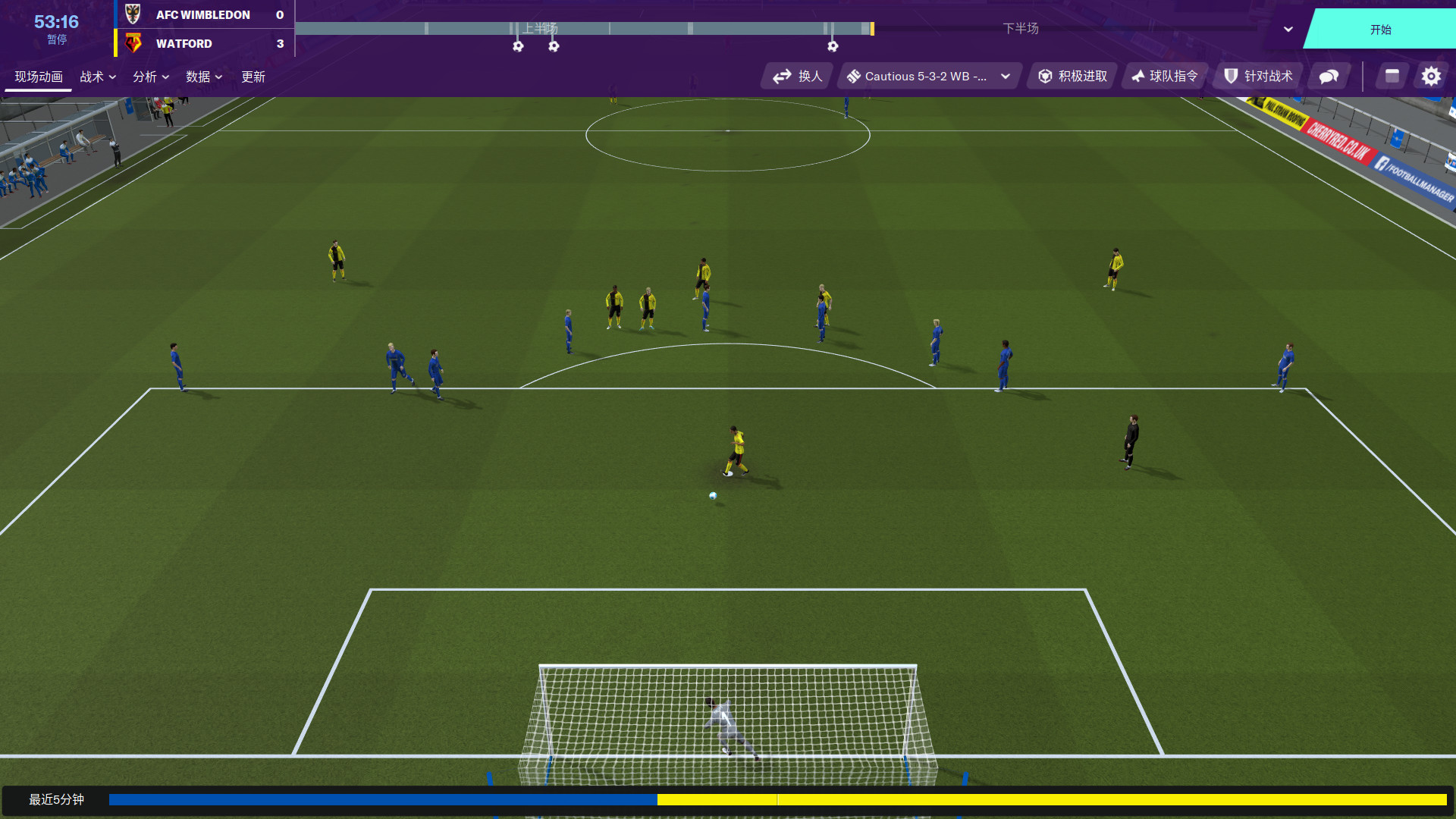
Task: Toggle 暂停 to pause the match
Action: [58, 39]
